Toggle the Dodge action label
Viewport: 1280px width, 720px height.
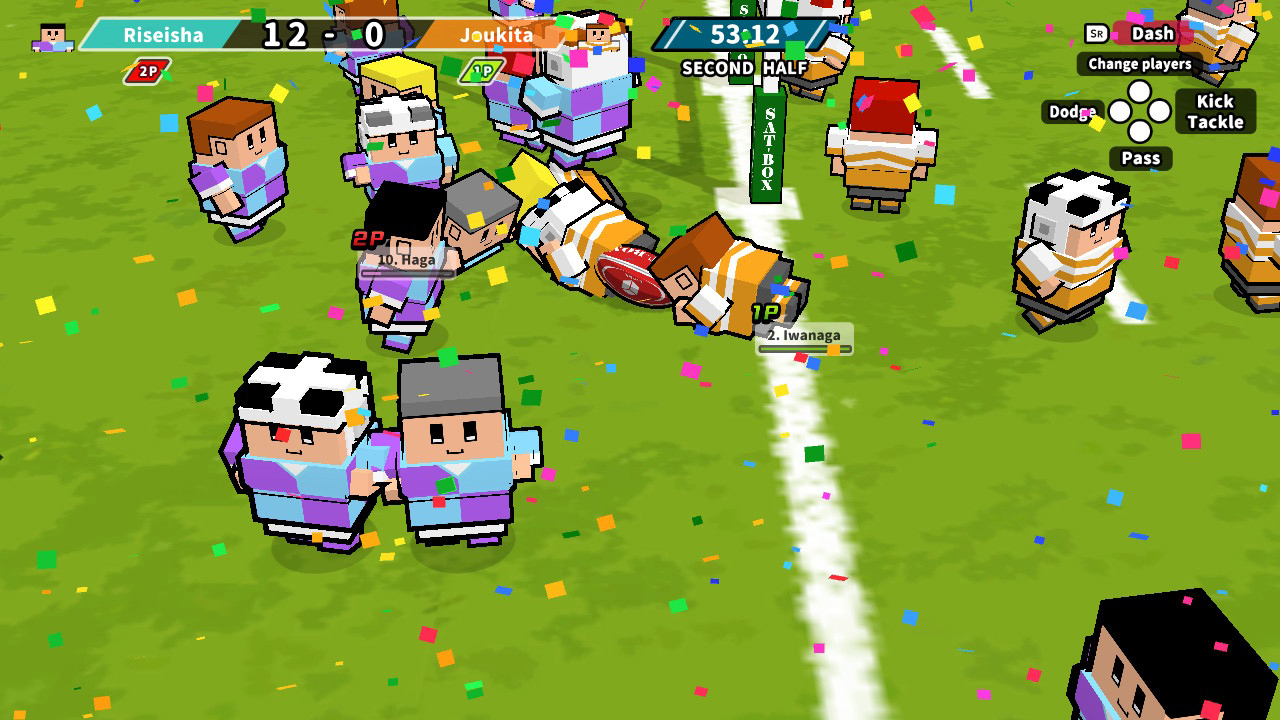[1071, 113]
